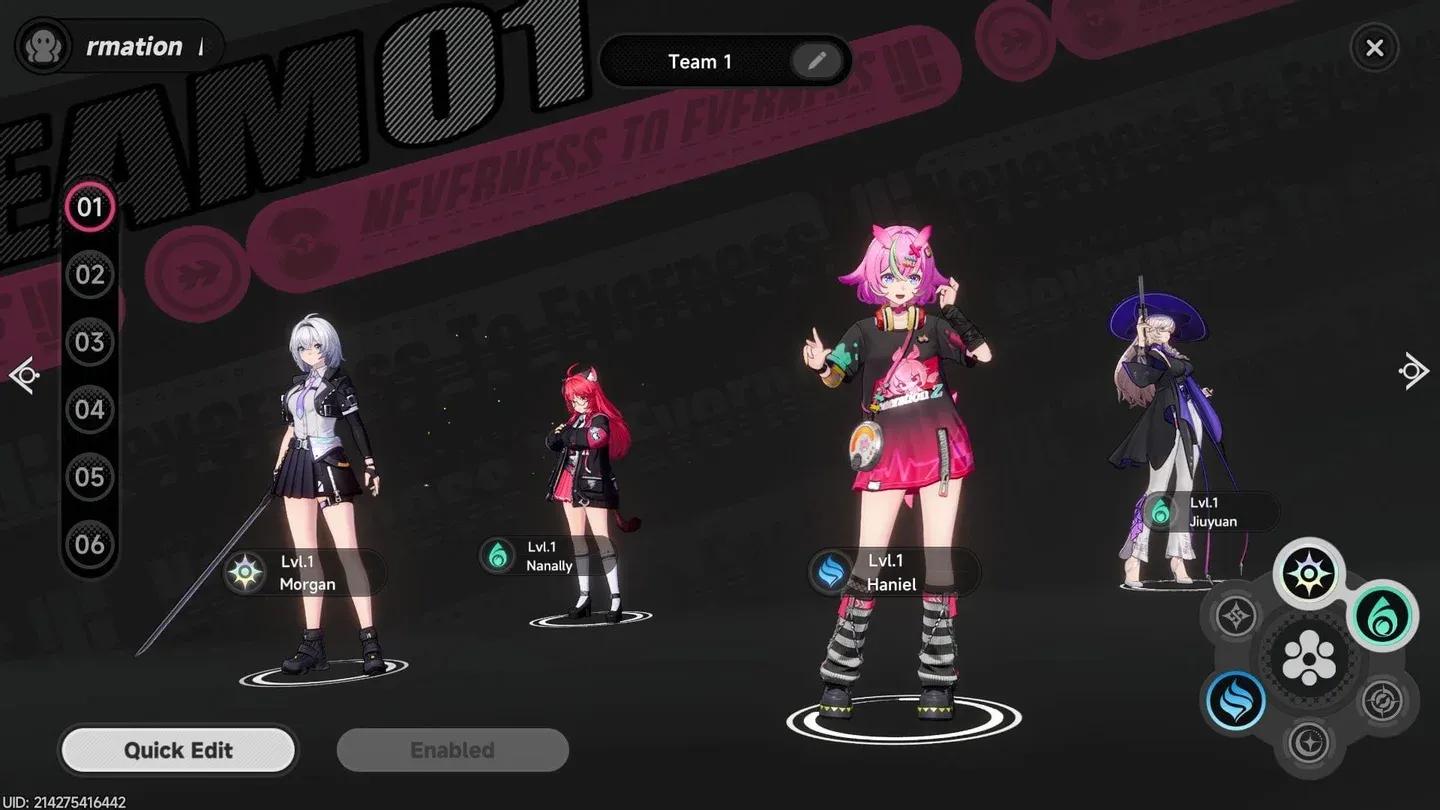This screenshot has height=810, width=1440.
Task: Expand the left arrow to previous team page
Action: click(x=25, y=372)
